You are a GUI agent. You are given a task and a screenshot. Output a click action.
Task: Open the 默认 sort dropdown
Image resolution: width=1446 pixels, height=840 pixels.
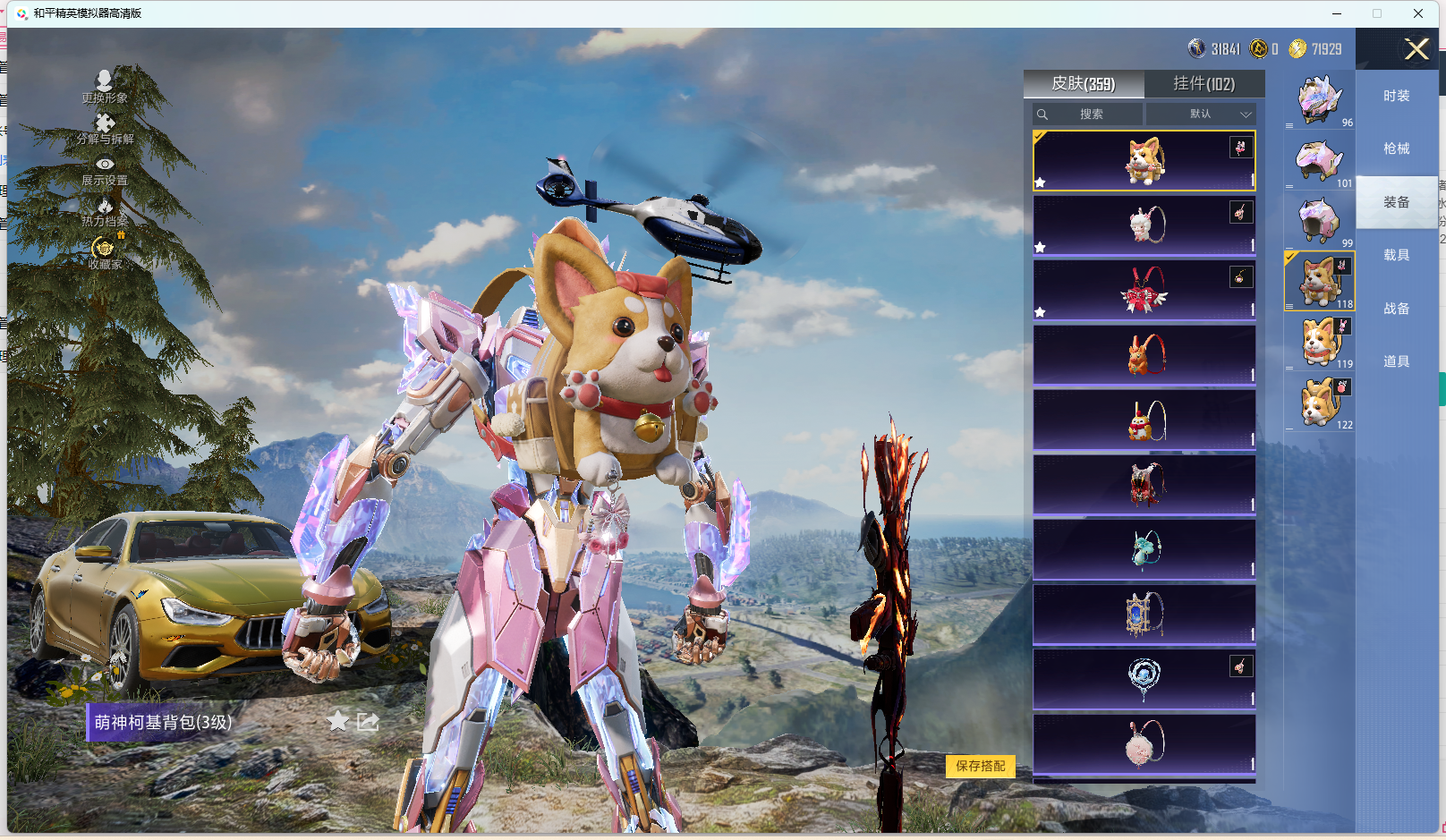[x=1202, y=115]
